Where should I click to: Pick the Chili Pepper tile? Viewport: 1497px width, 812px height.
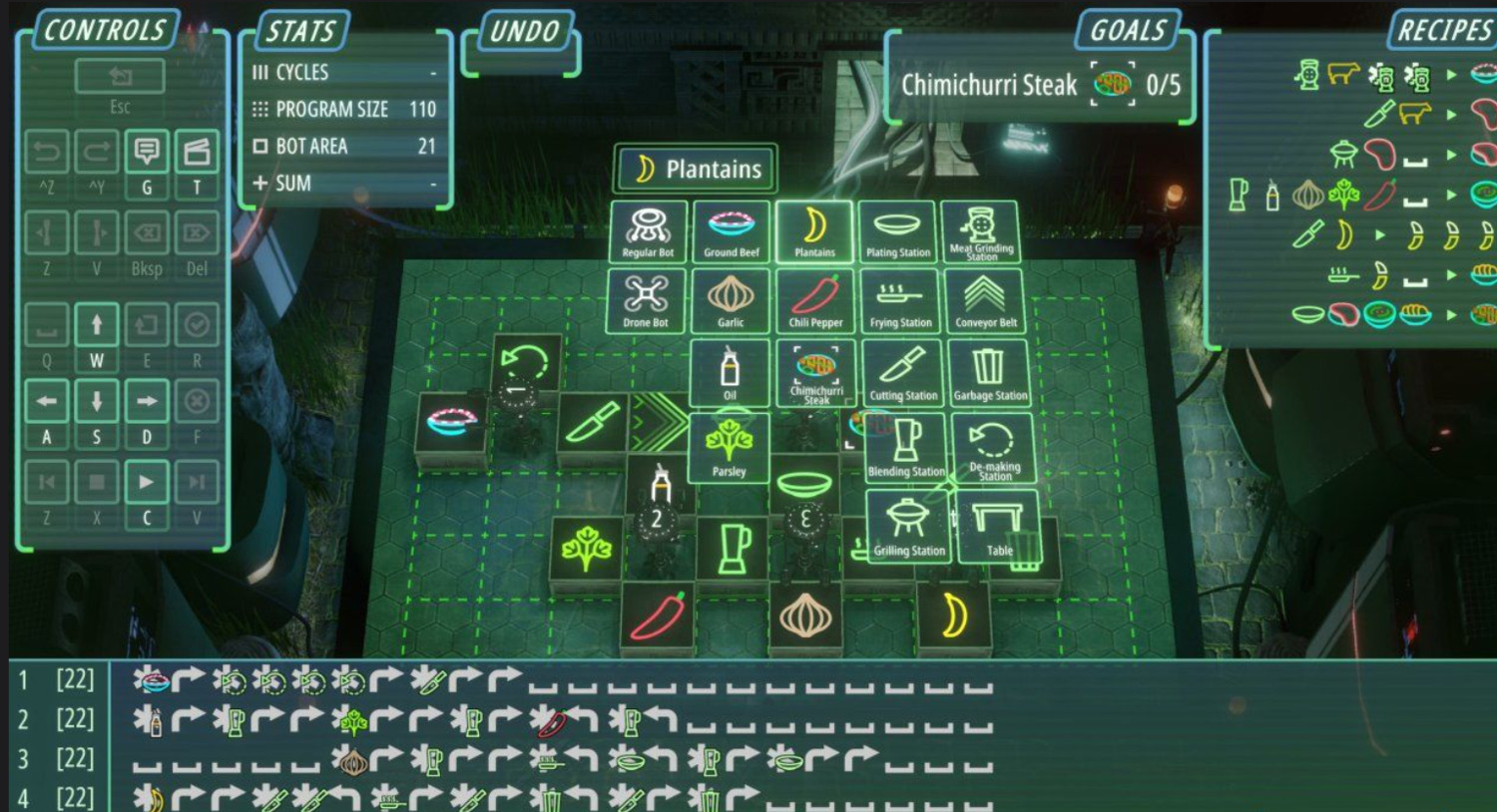[x=815, y=300]
